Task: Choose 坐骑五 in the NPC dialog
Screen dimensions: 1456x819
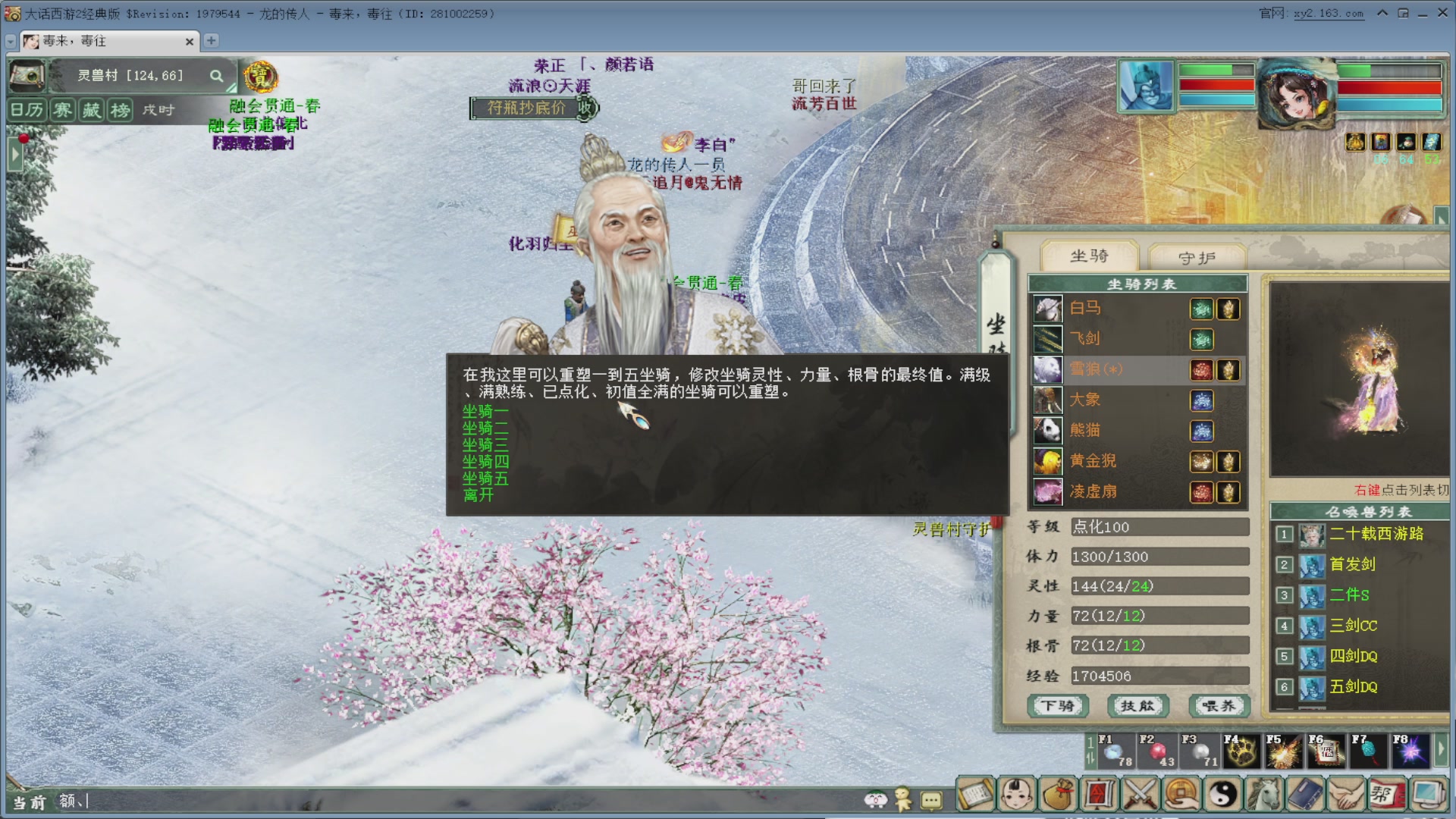Action: [485, 479]
